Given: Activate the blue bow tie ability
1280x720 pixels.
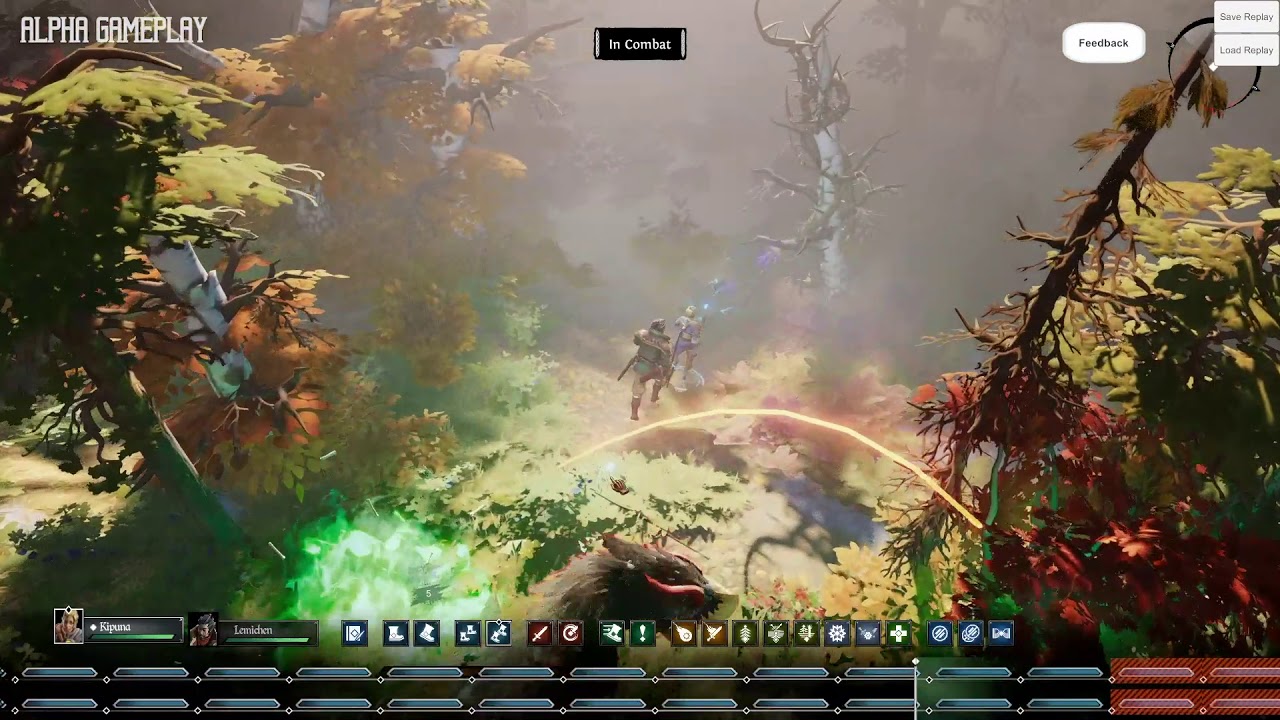Looking at the screenshot, I should click(1001, 633).
